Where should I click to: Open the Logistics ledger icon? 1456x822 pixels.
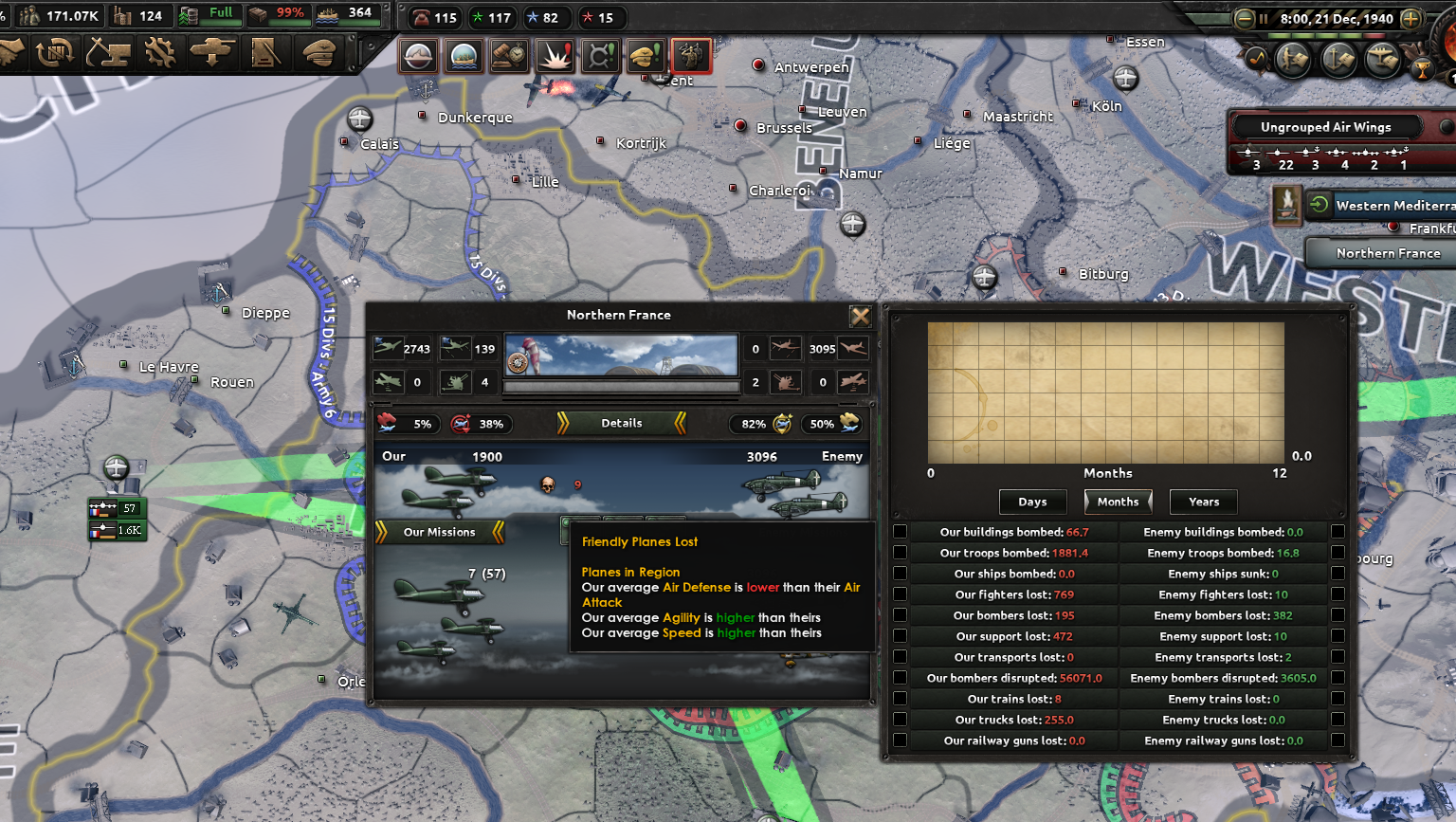coord(266,54)
